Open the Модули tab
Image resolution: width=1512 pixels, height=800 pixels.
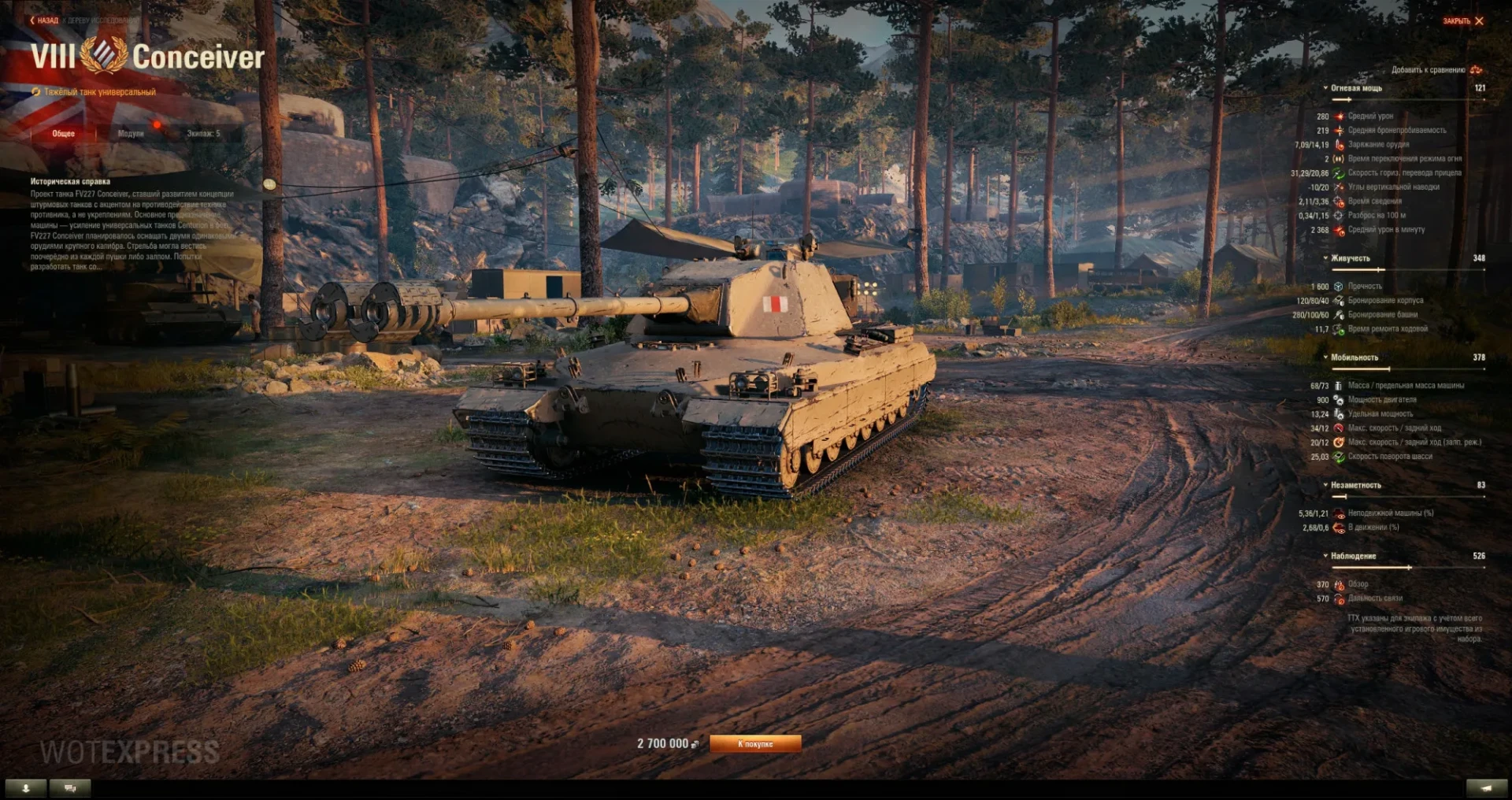pos(131,134)
